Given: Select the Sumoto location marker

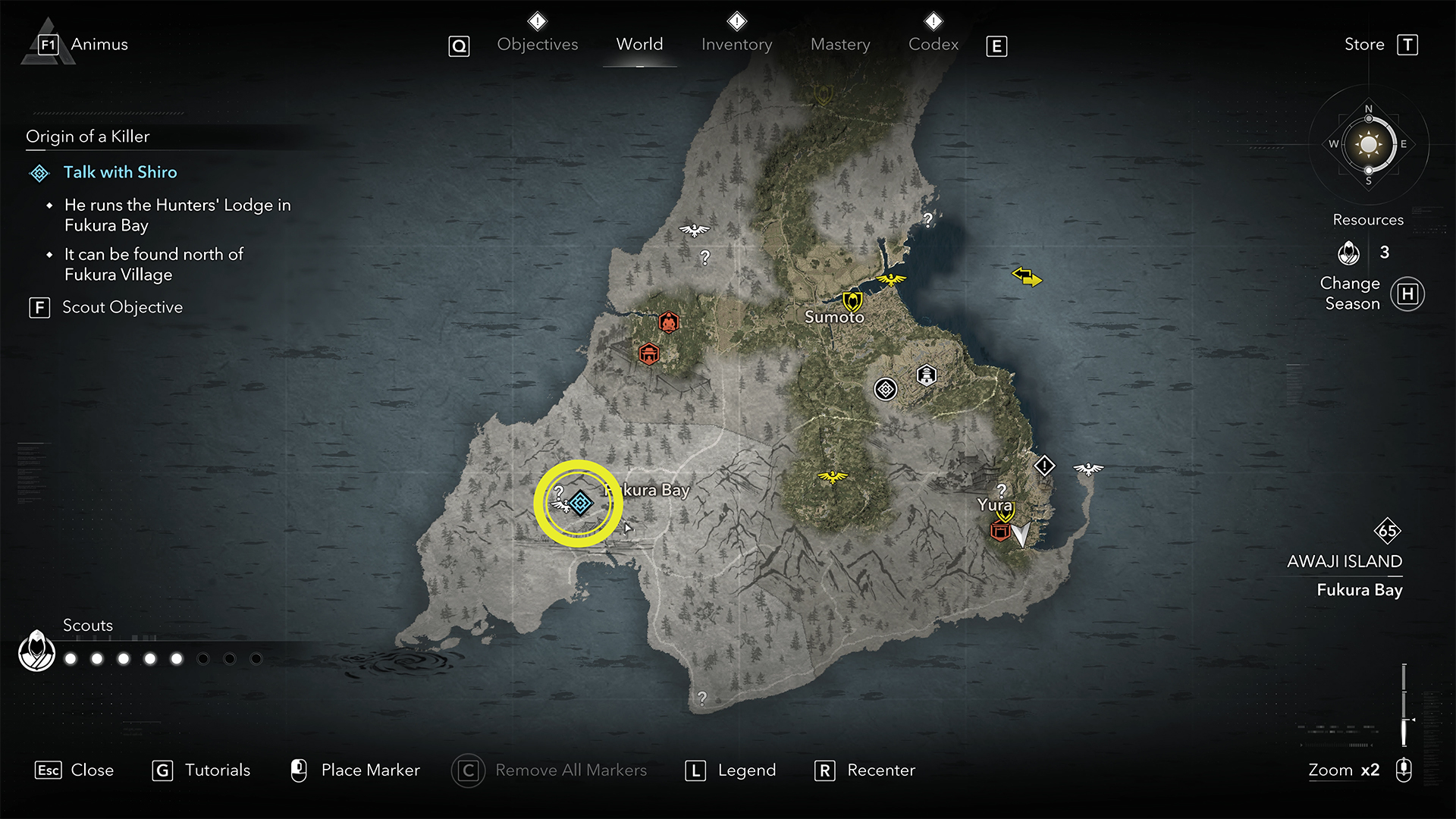Looking at the screenshot, I should (852, 301).
